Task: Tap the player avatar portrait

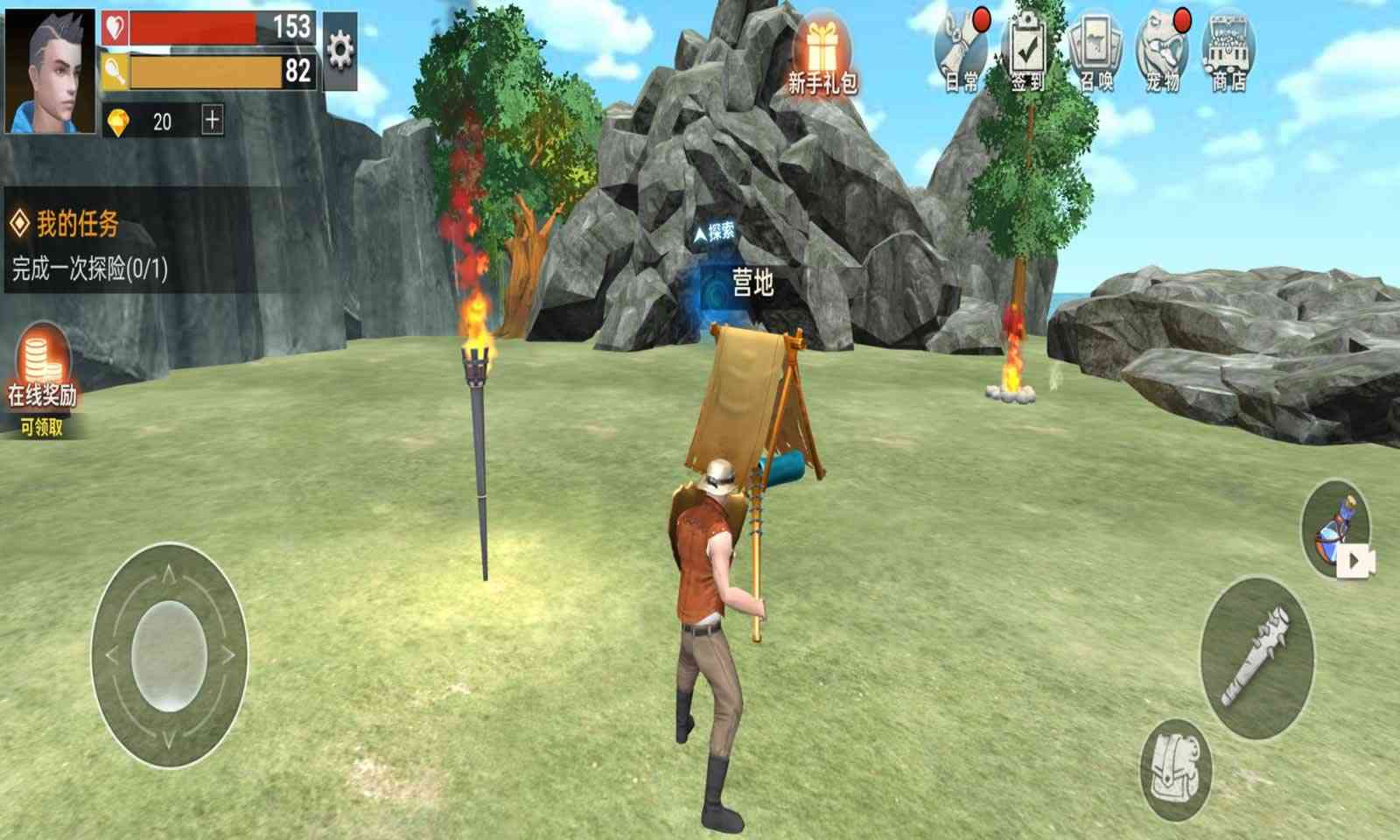Action: [x=48, y=68]
